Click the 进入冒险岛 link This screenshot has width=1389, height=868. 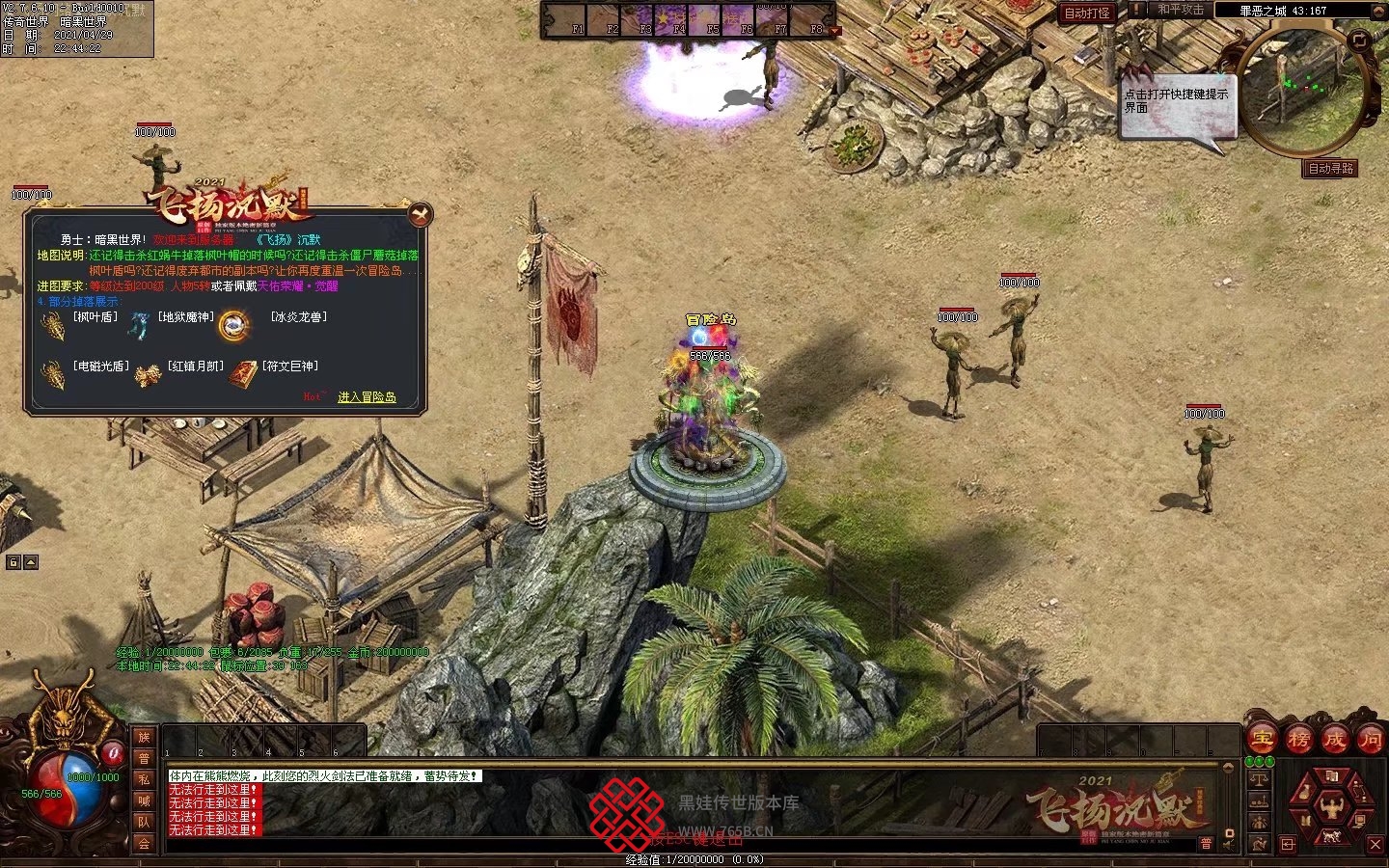click(367, 396)
